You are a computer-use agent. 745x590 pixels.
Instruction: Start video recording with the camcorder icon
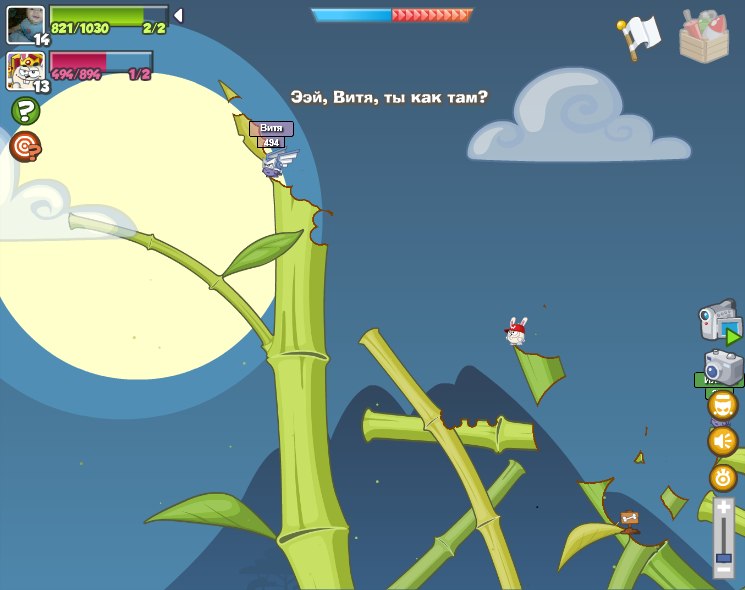pyautogui.click(x=718, y=323)
